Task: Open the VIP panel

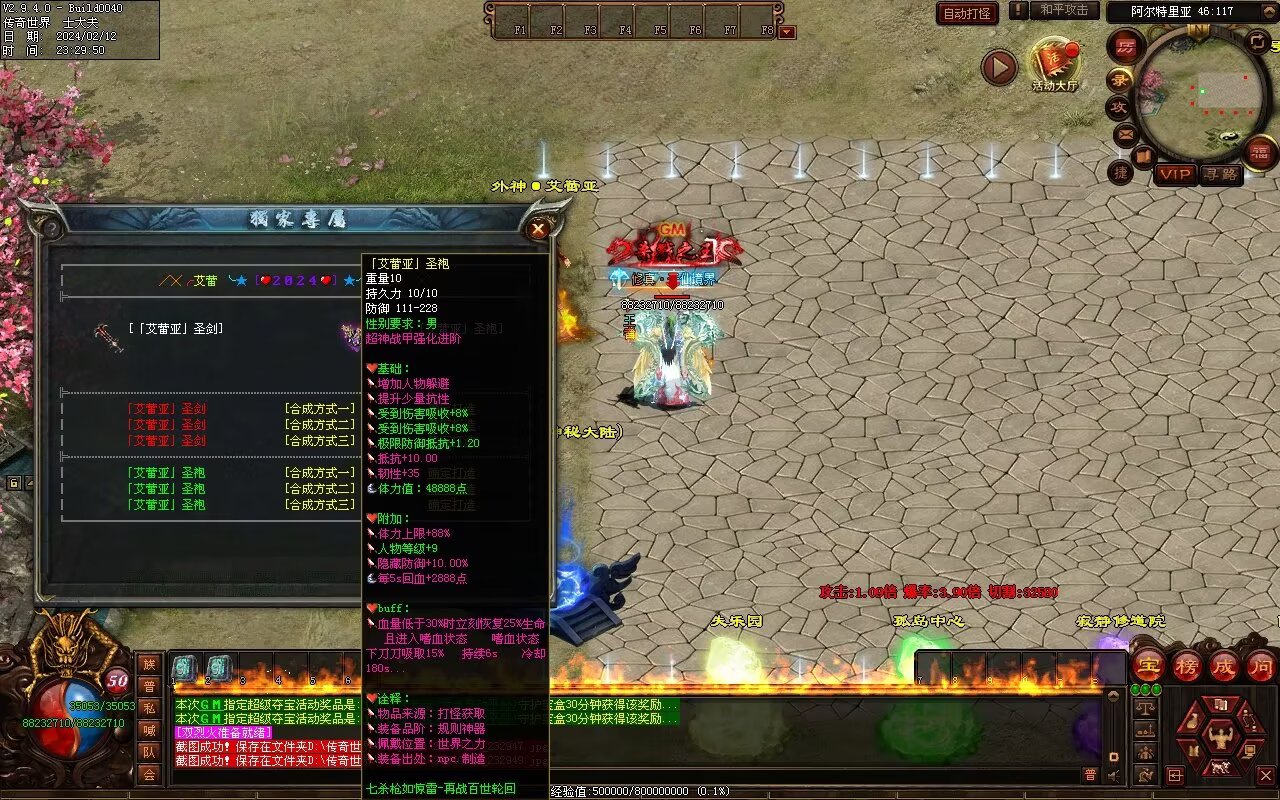Action: point(1176,174)
